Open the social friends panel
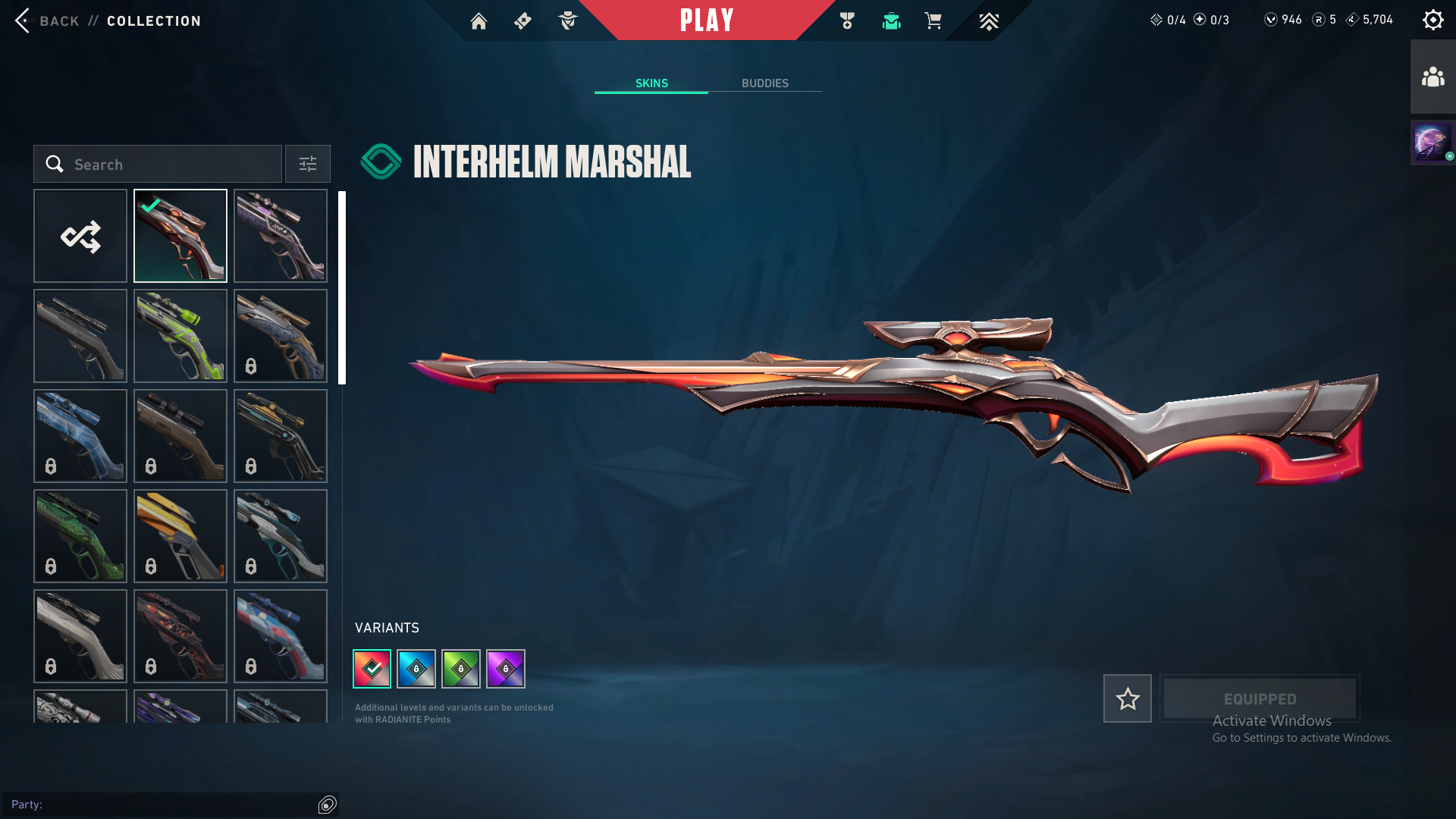This screenshot has width=1456, height=819. [x=1432, y=77]
